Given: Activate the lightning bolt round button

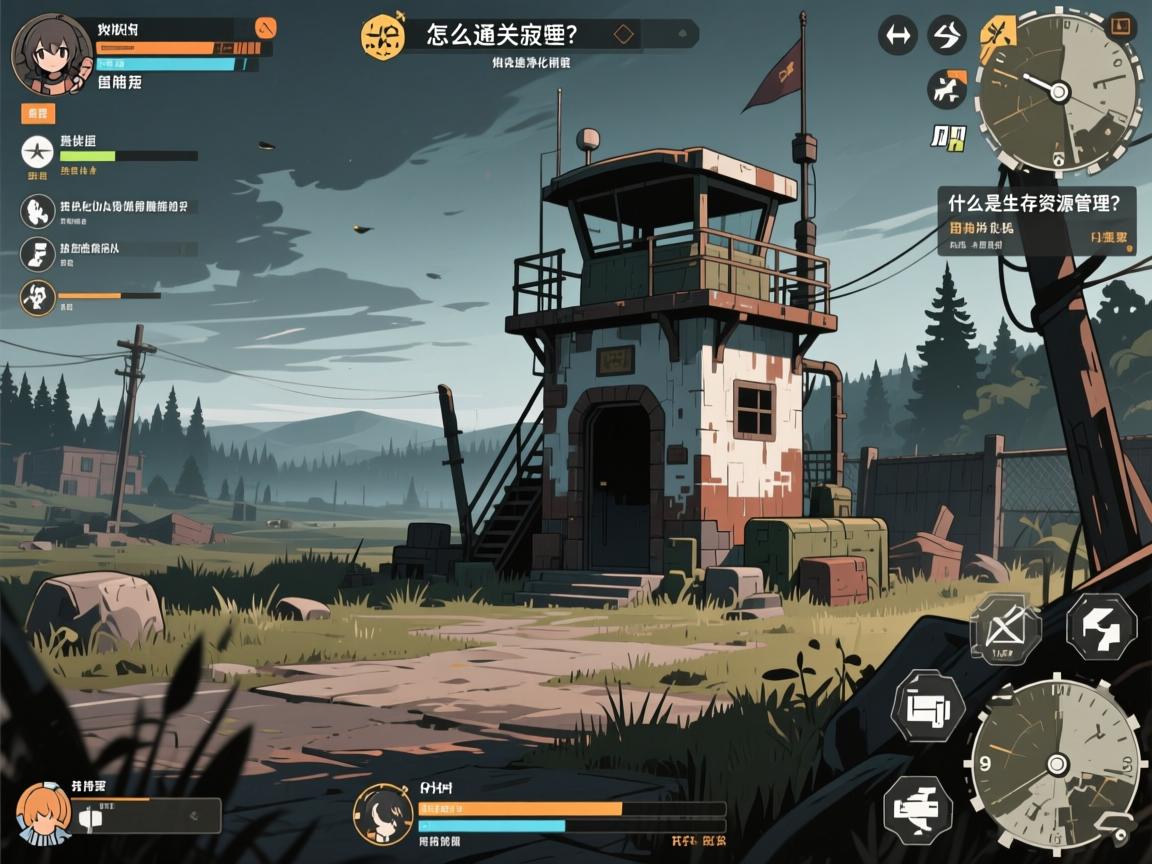Looking at the screenshot, I should [946, 35].
